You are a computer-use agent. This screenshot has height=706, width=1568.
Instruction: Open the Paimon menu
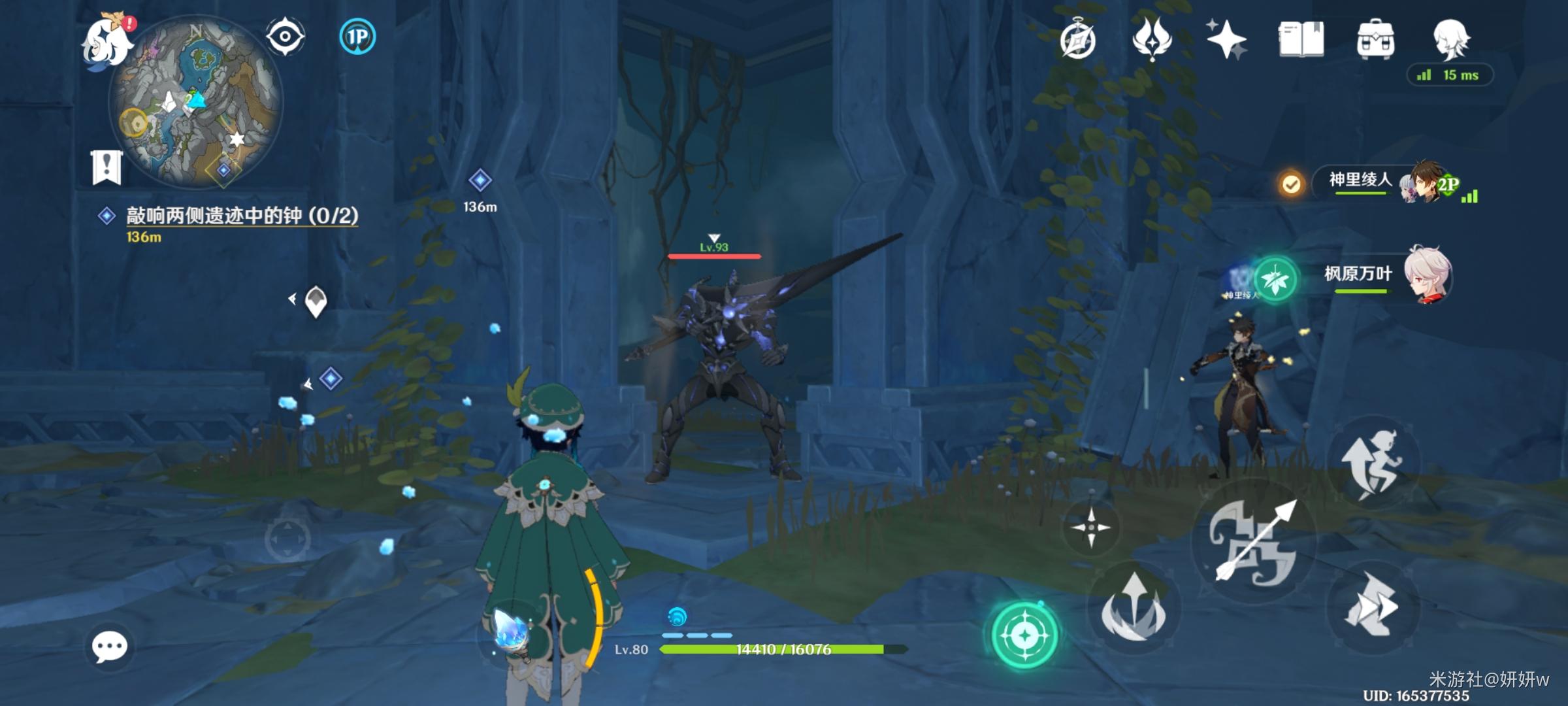point(106,41)
